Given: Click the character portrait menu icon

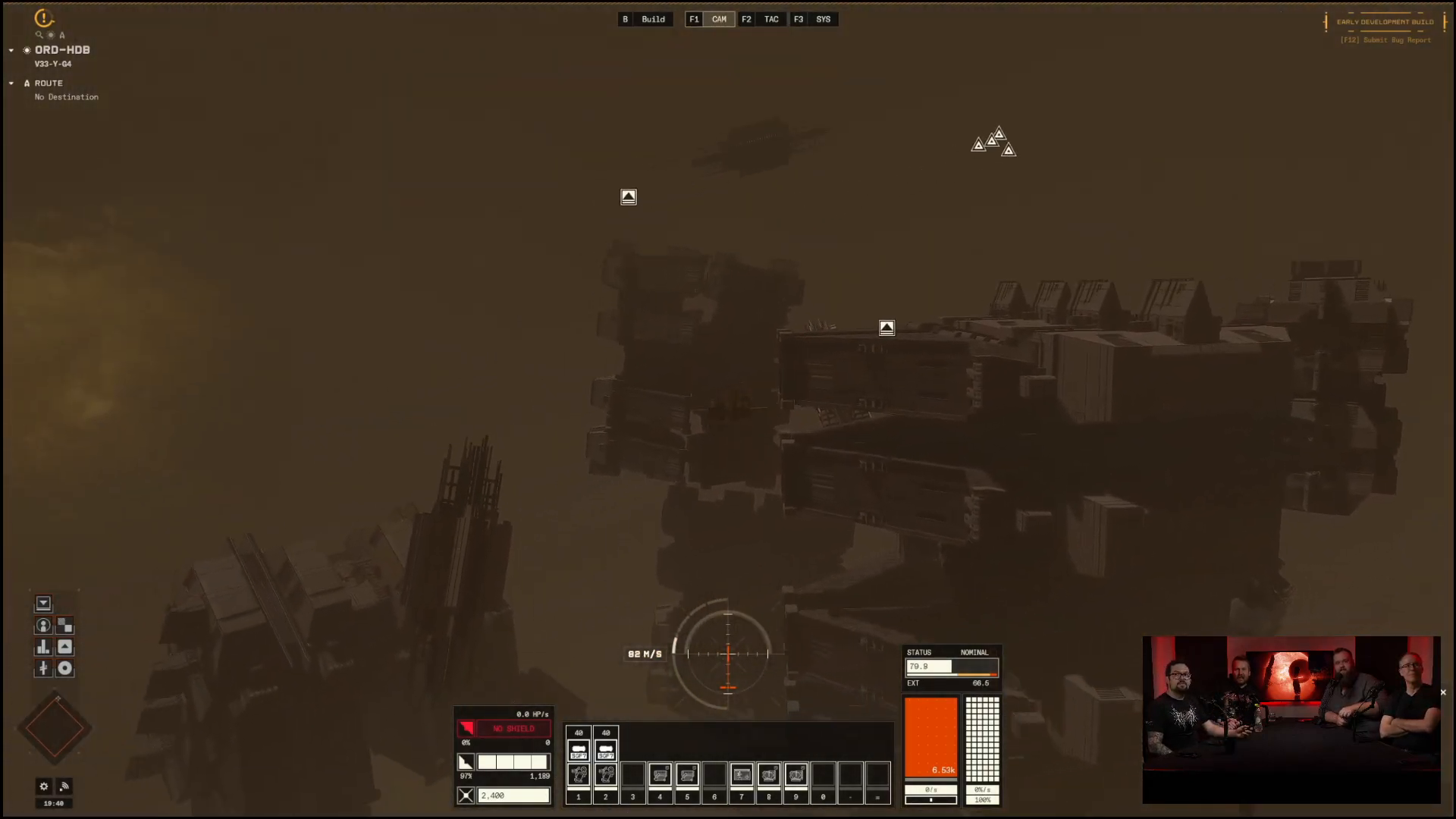Looking at the screenshot, I should 43,626.
